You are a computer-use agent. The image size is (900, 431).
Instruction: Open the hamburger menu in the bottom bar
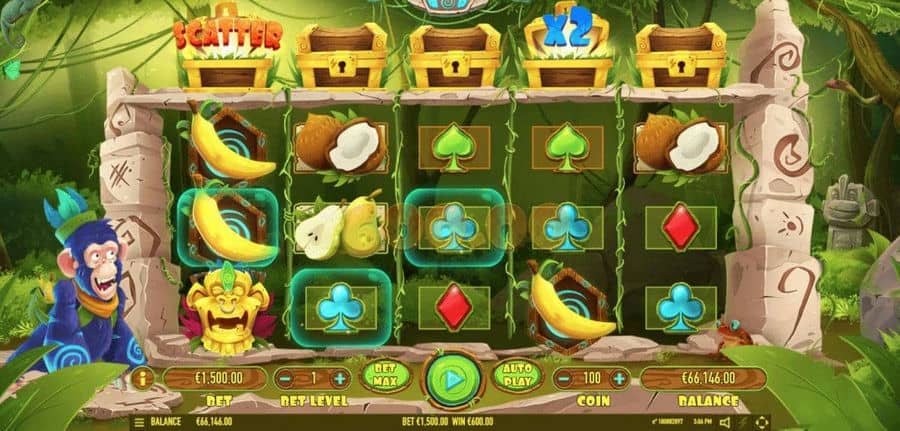click(139, 422)
